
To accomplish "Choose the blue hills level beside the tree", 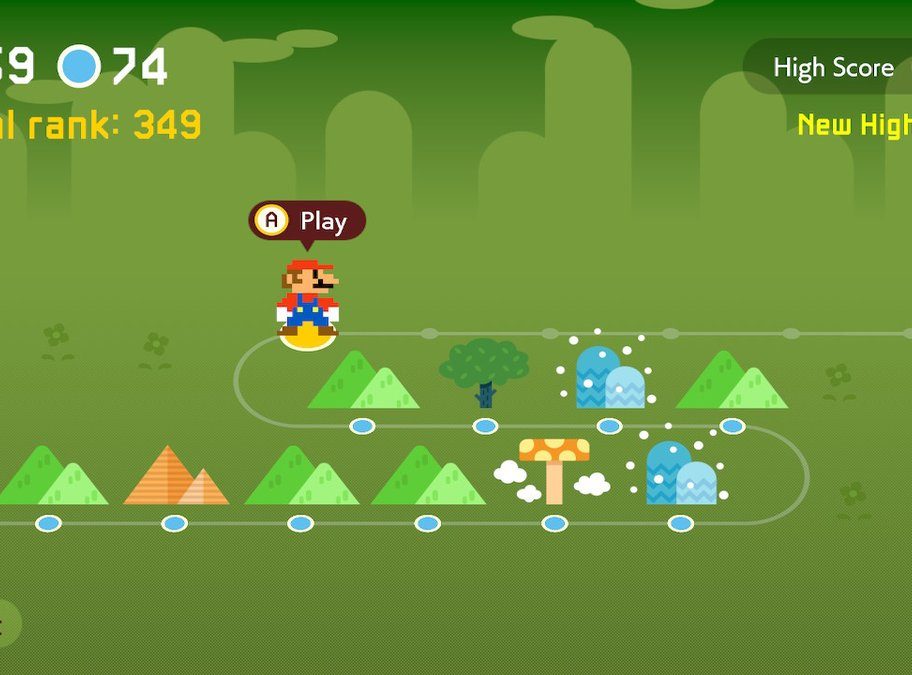I will coord(609,377).
